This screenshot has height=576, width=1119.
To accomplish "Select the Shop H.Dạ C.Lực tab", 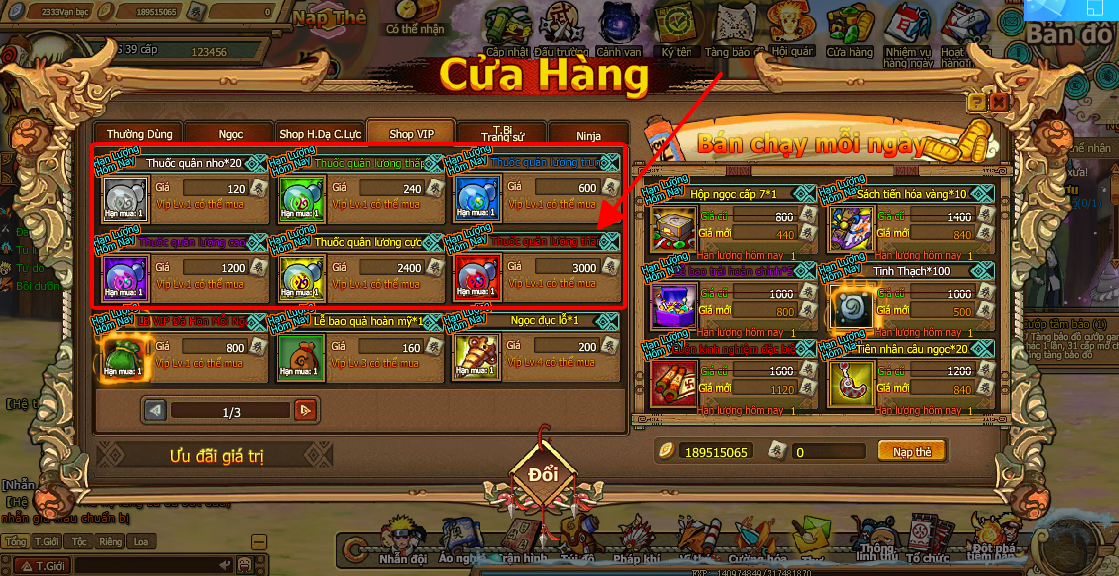I will coord(319,134).
